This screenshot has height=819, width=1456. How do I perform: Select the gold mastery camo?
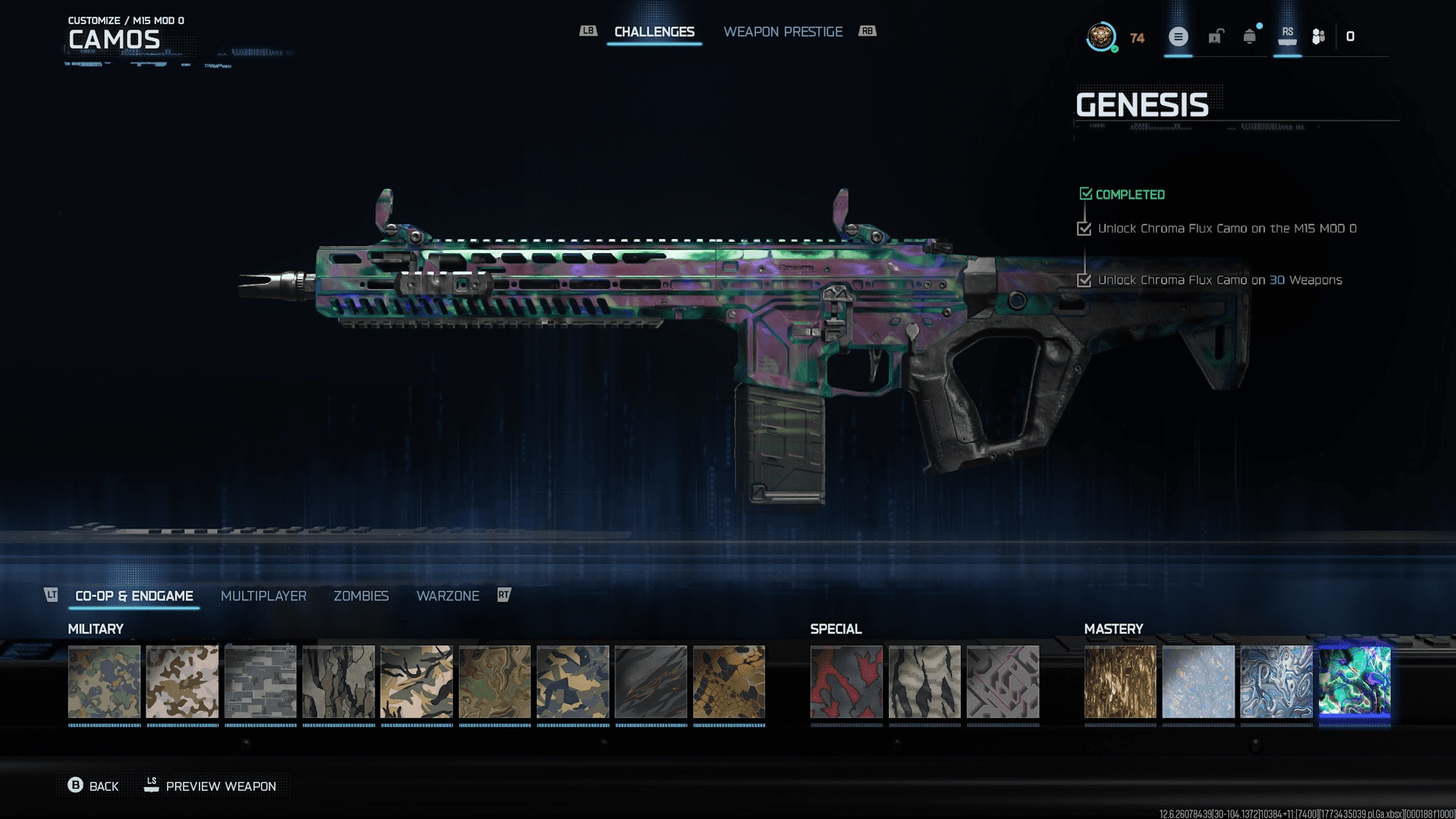click(1120, 682)
